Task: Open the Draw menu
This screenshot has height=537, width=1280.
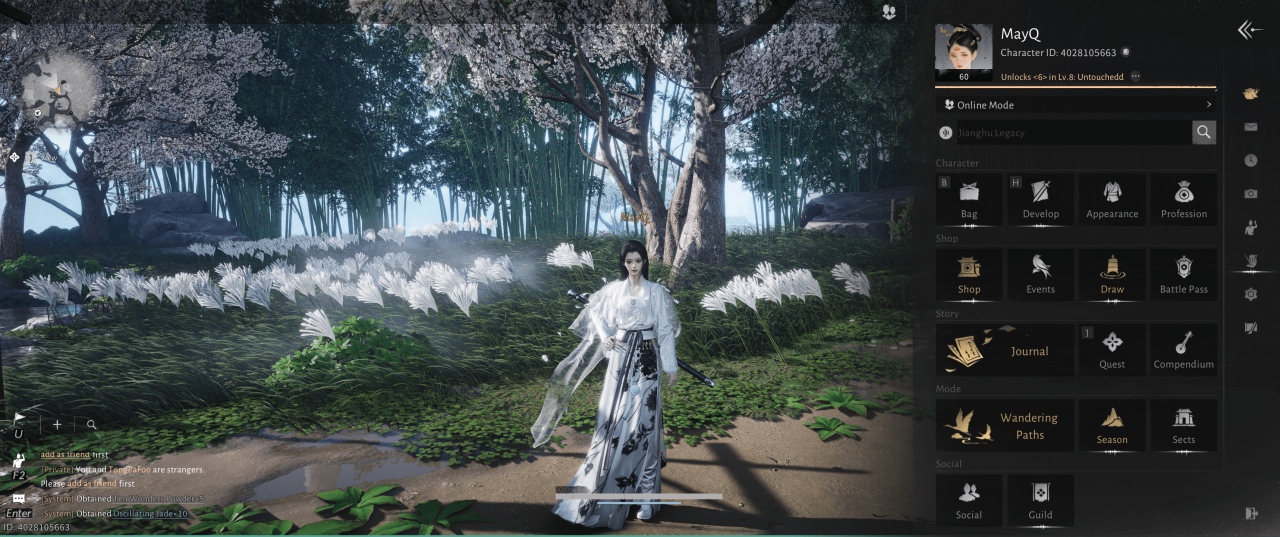Action: pyautogui.click(x=1112, y=274)
